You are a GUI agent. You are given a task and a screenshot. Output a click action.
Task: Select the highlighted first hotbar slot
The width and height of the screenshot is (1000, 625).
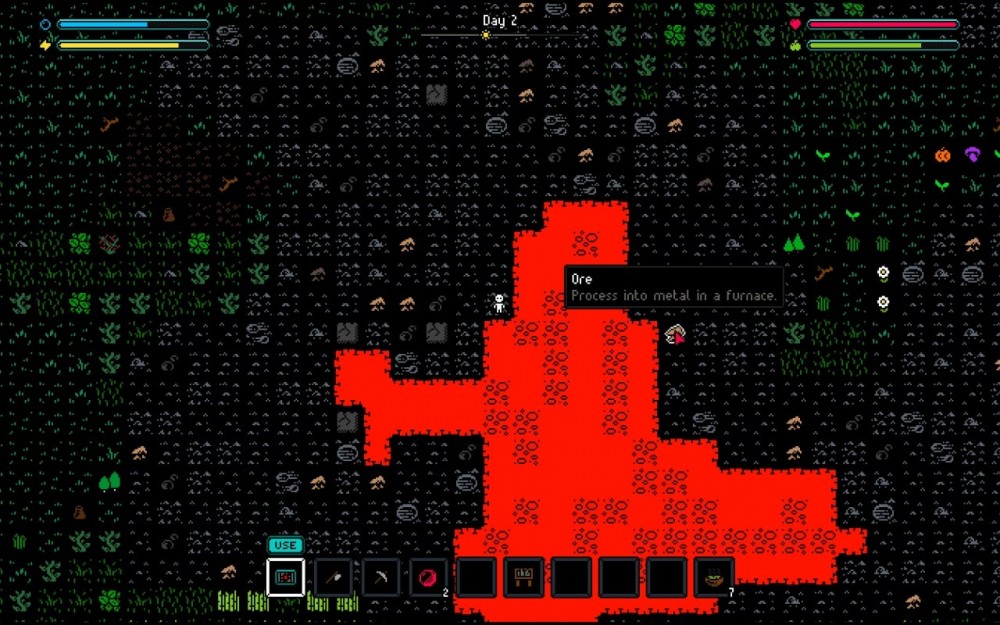286,577
